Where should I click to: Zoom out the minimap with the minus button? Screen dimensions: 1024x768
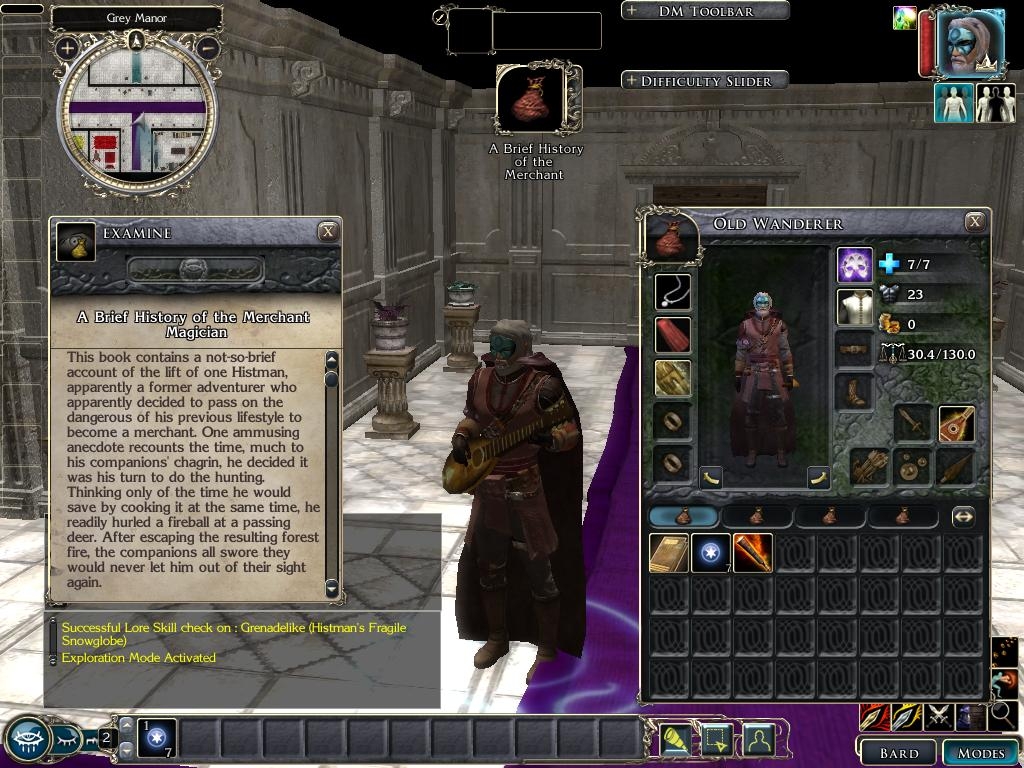pos(208,47)
